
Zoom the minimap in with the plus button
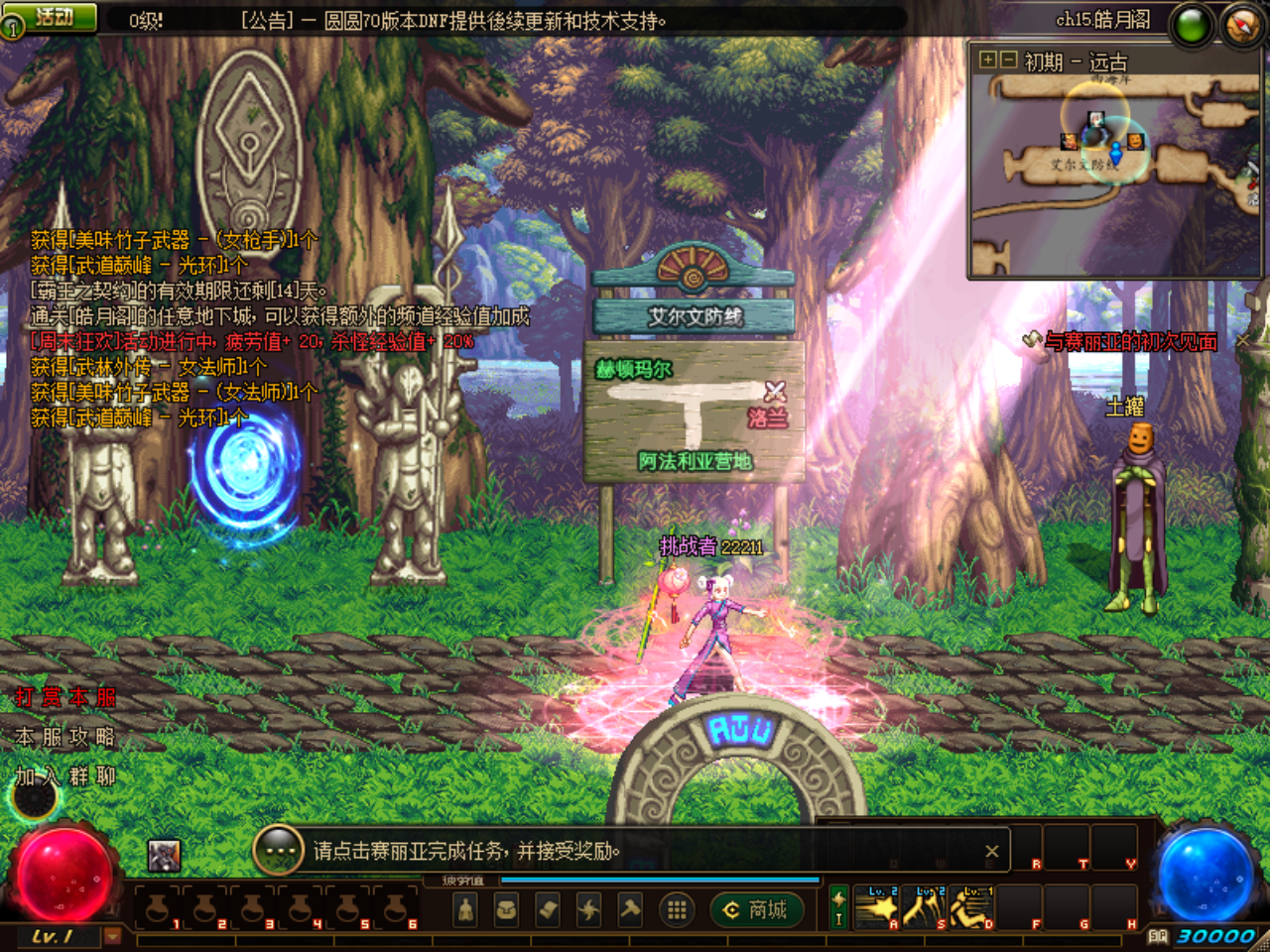[x=988, y=59]
